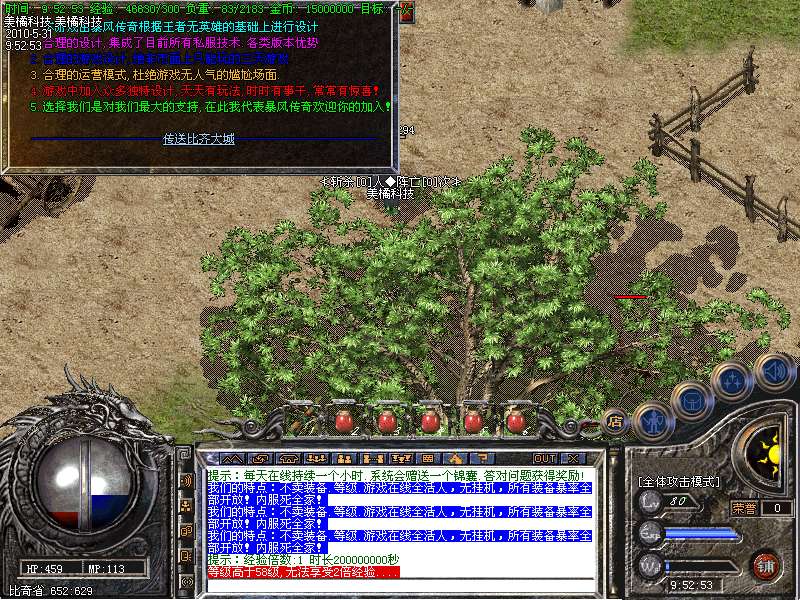
Task: Toggle the sound speaker icon
Action: pyautogui.click(x=773, y=371)
